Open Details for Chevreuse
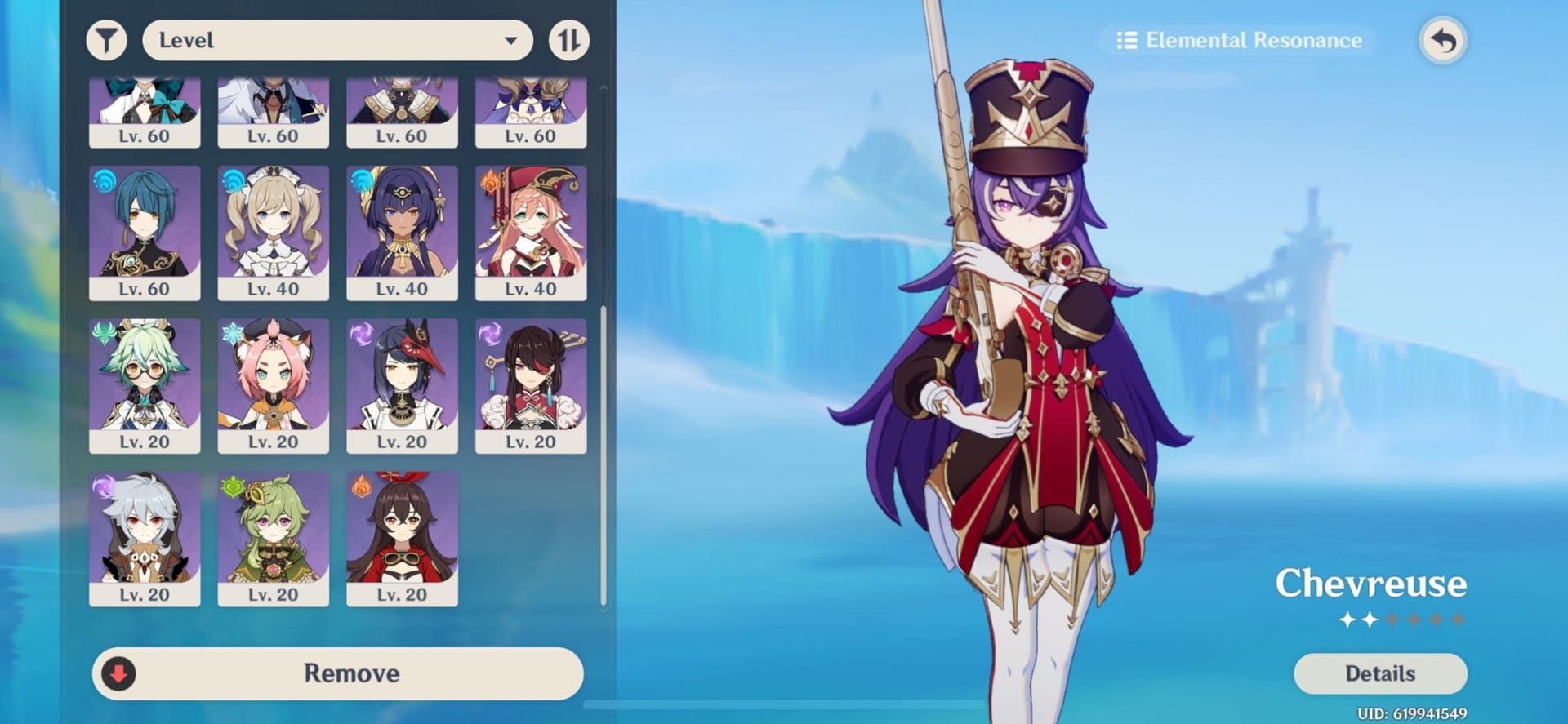This screenshot has height=724, width=1568. point(1379,673)
